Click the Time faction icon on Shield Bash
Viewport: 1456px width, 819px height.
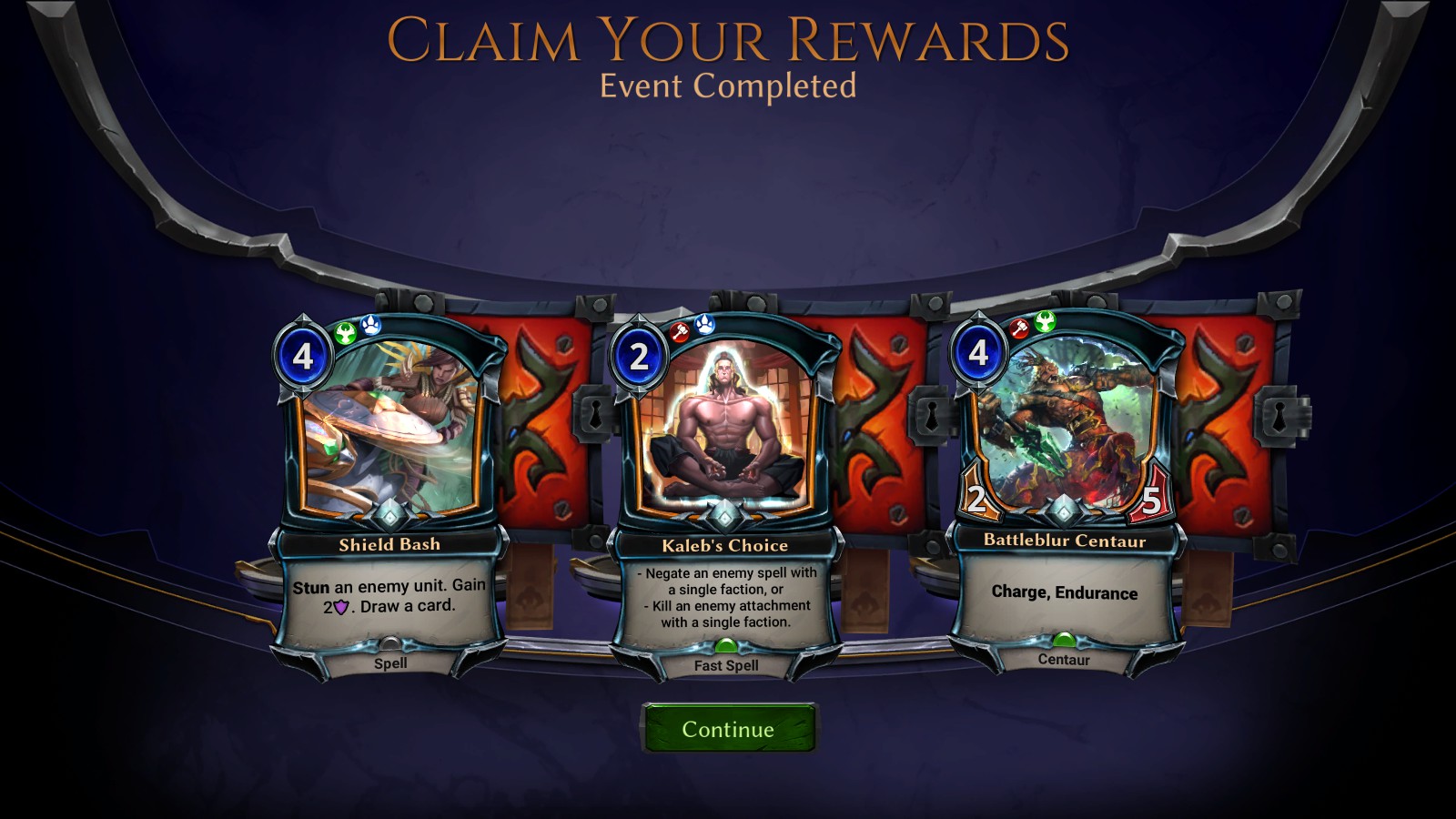pos(344,334)
